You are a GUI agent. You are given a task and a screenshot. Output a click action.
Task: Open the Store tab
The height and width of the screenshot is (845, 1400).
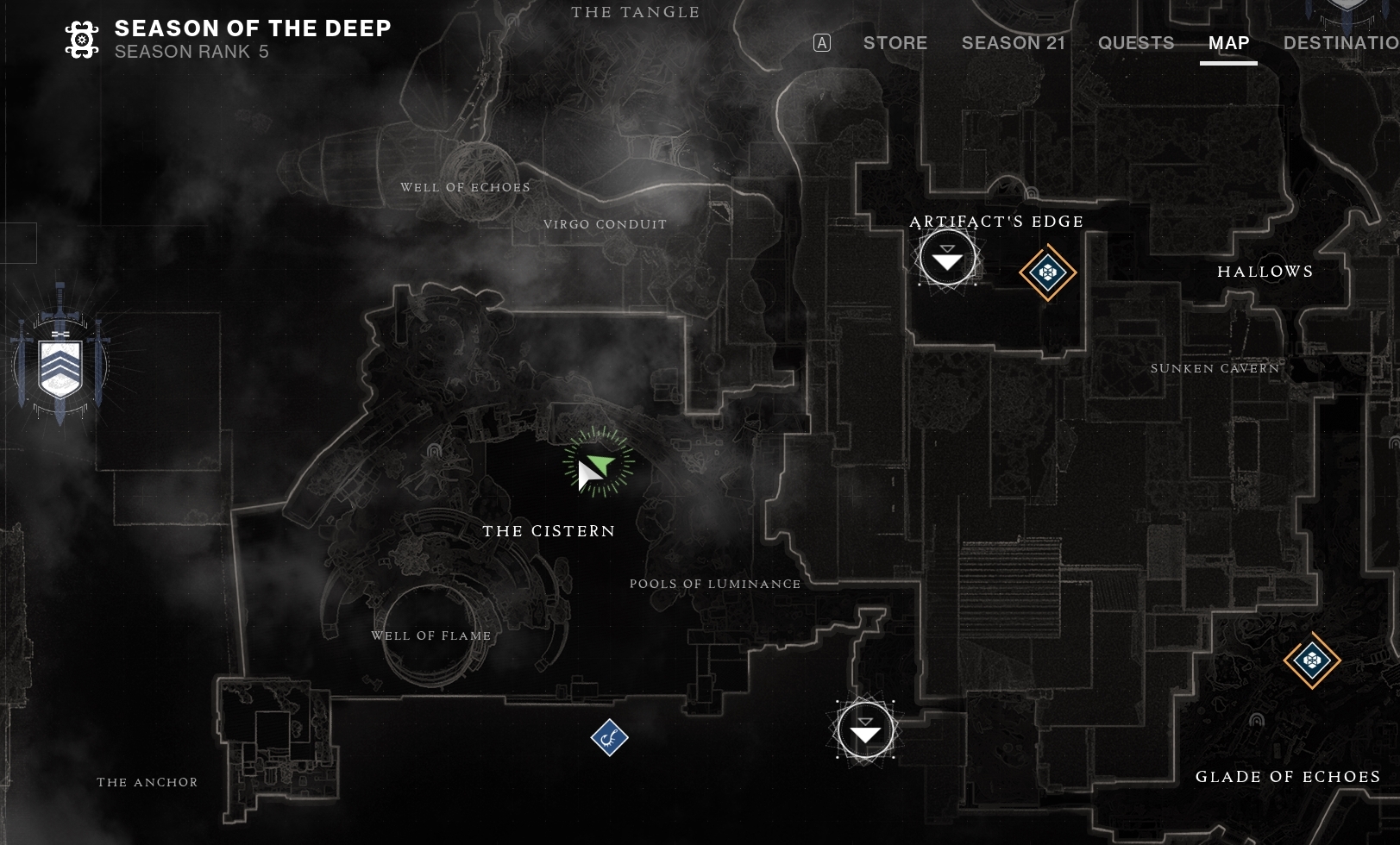(x=895, y=43)
